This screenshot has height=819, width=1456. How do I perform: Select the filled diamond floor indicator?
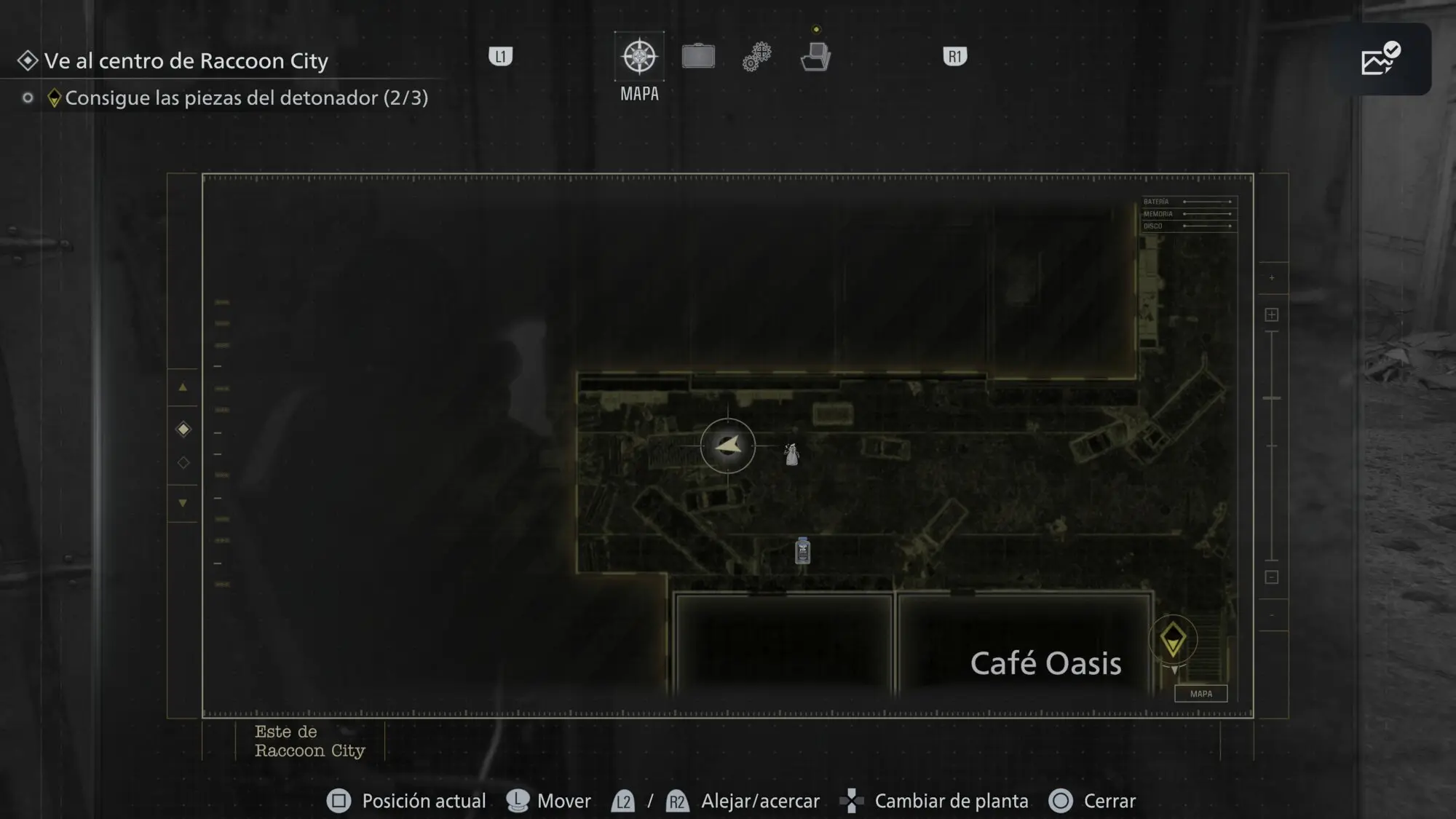coord(183,430)
